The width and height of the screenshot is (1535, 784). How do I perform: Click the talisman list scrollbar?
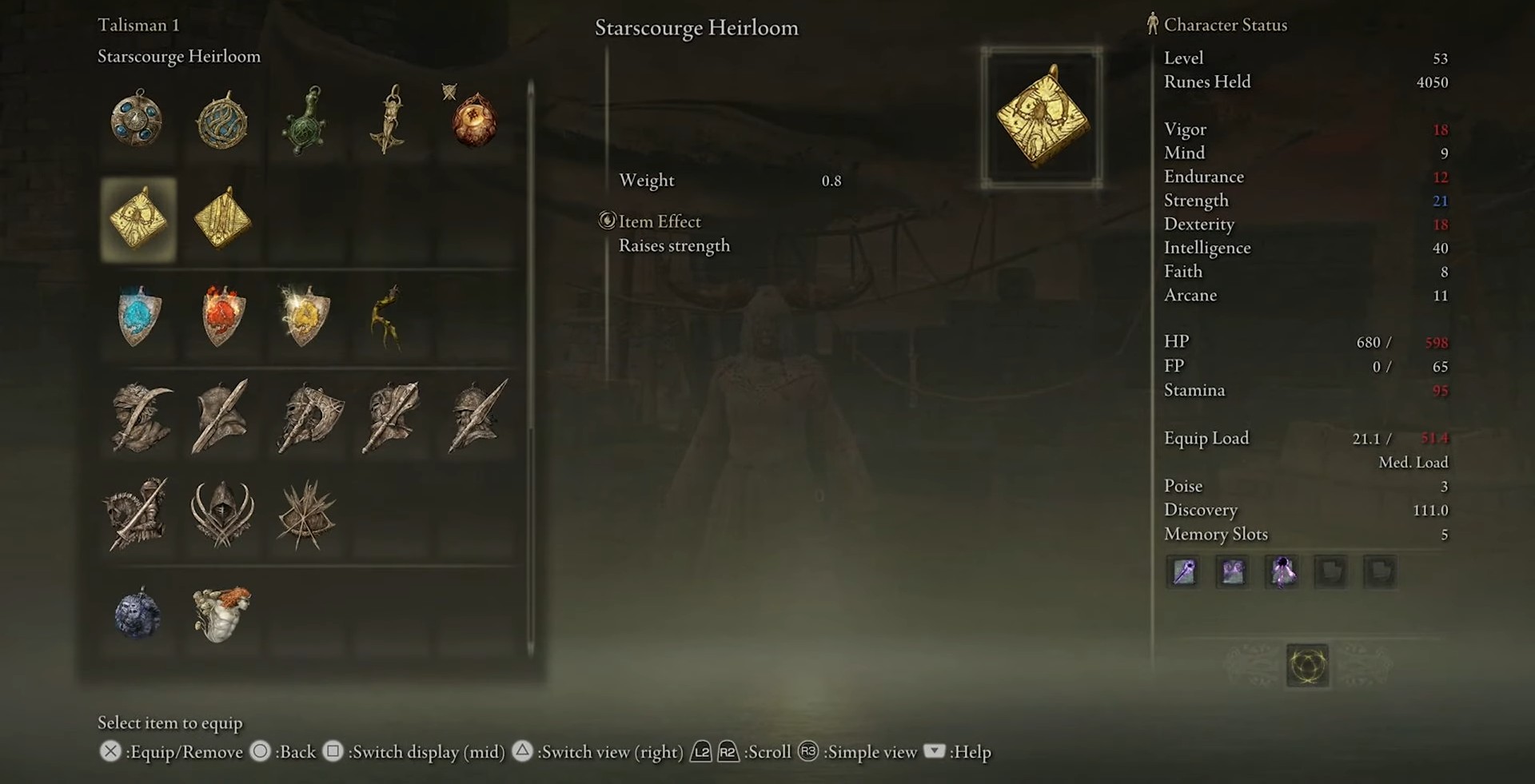tap(528, 360)
